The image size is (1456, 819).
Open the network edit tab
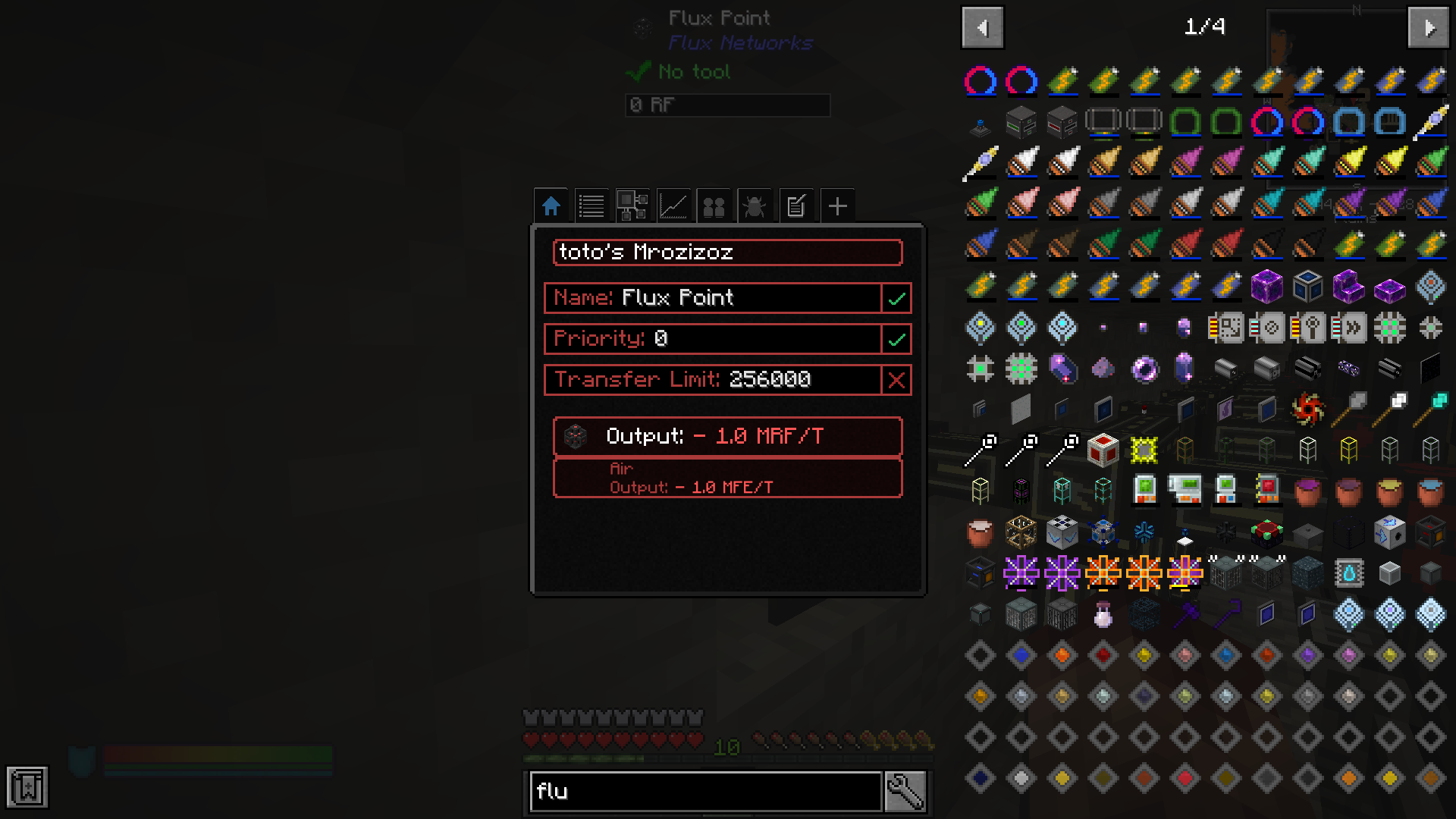795,206
